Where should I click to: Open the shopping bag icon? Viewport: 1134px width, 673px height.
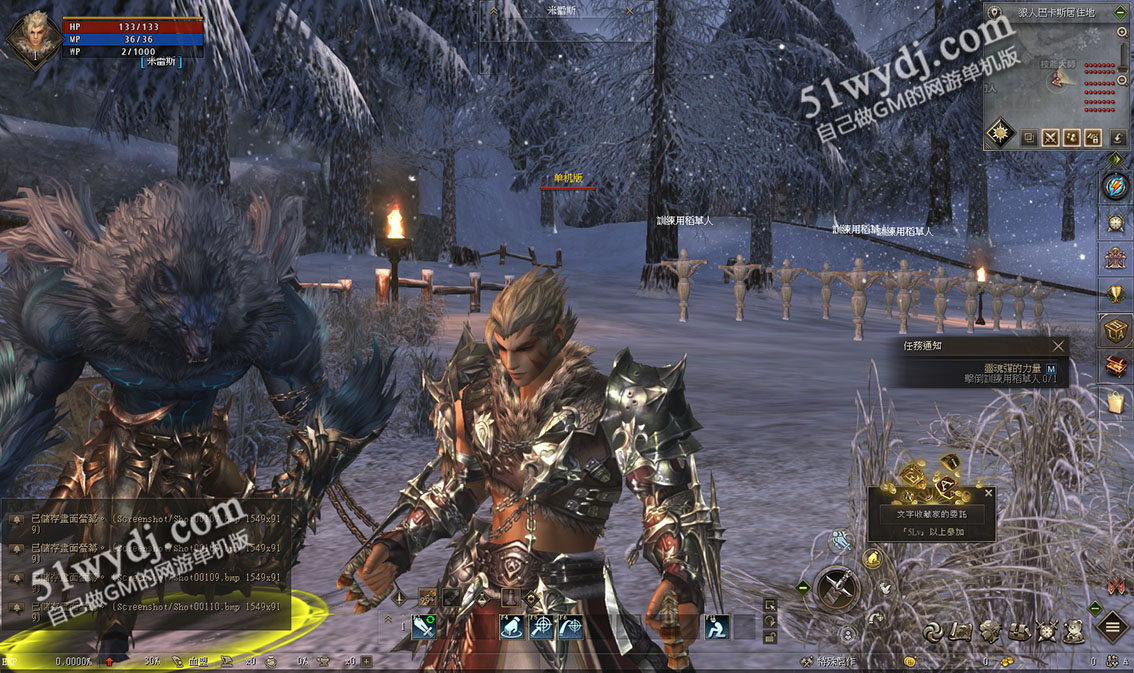(x=1115, y=401)
